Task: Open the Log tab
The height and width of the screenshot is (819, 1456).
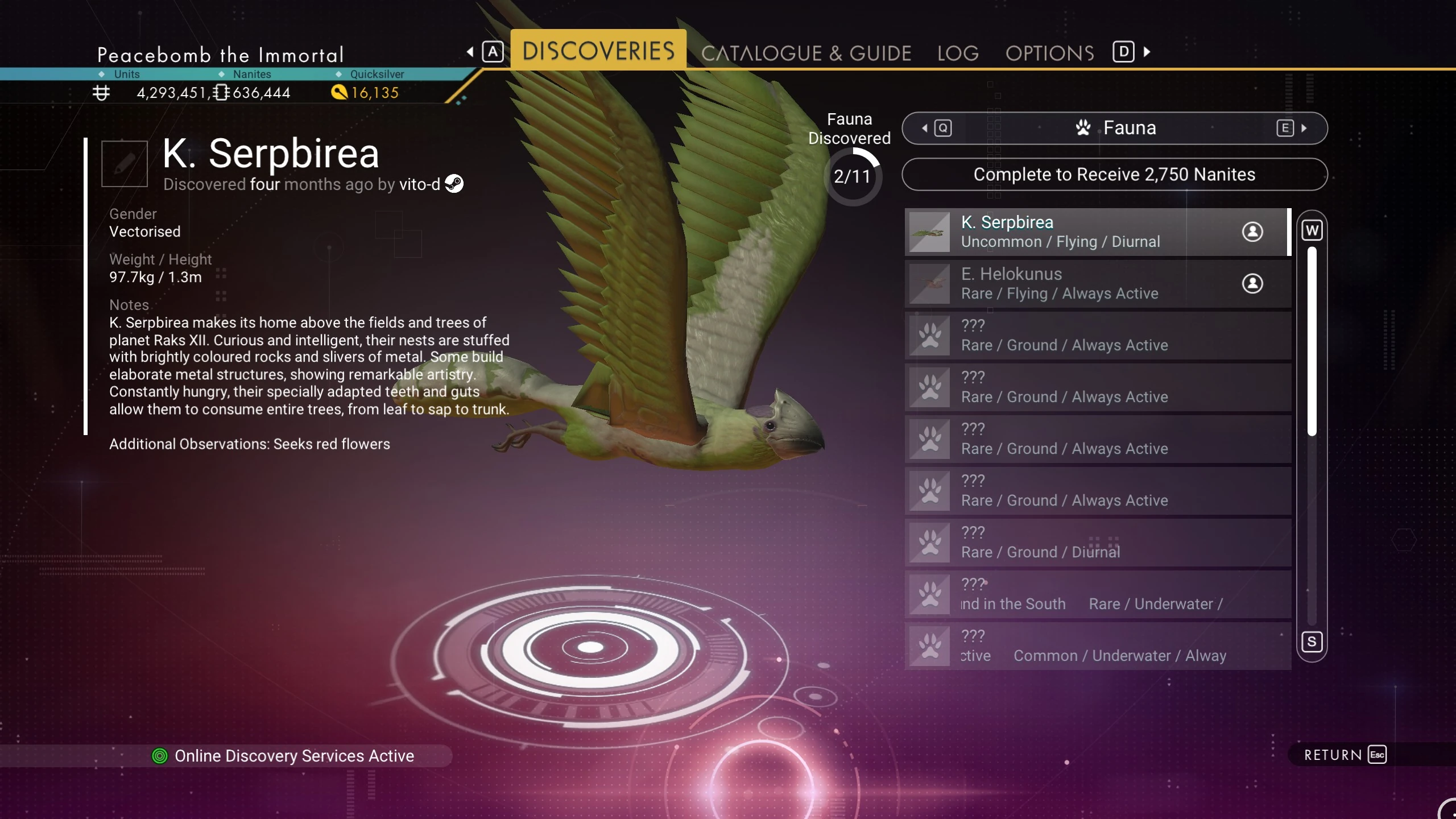Action: pos(958,53)
